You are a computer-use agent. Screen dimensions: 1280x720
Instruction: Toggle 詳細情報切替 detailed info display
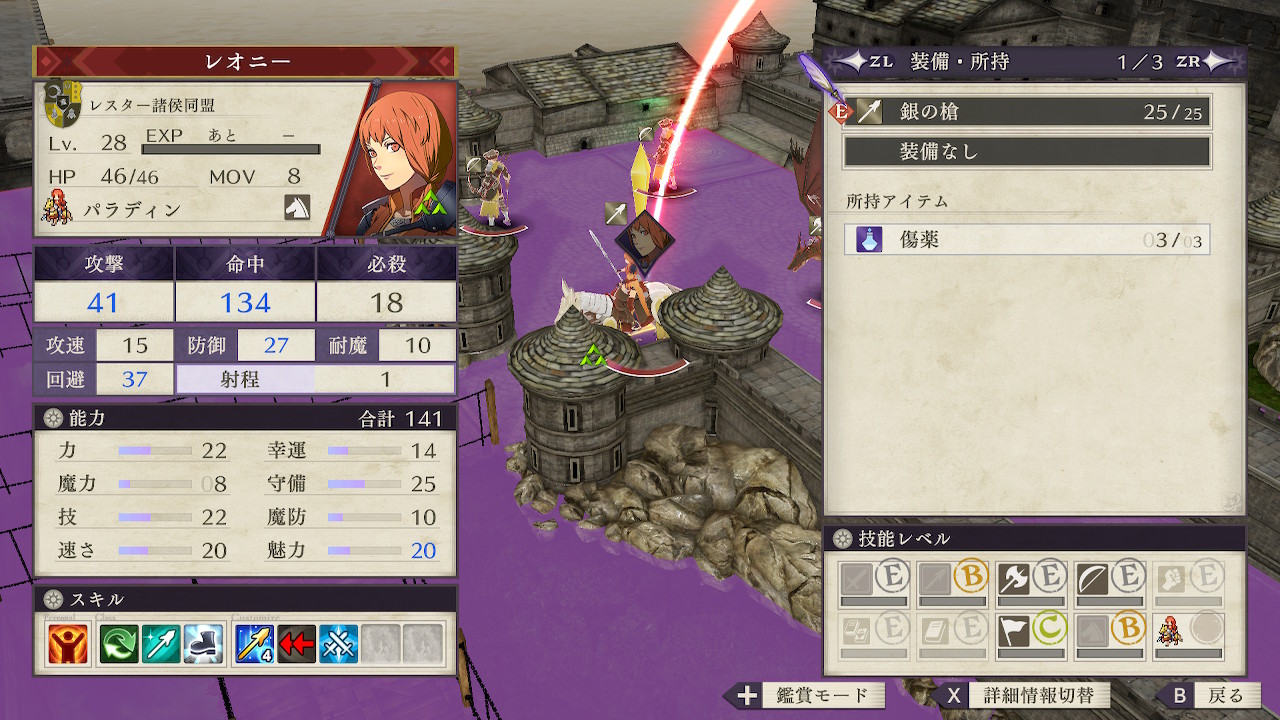[1025, 696]
